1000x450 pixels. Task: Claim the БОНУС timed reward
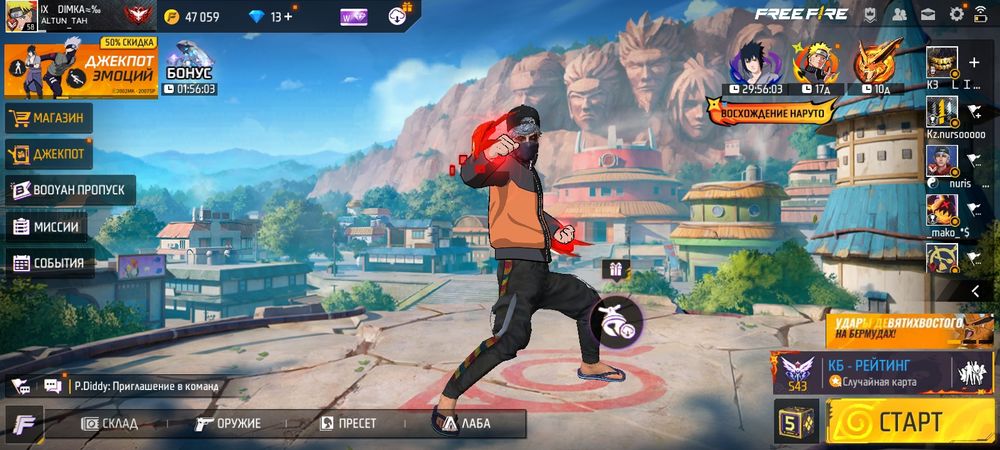pos(189,68)
